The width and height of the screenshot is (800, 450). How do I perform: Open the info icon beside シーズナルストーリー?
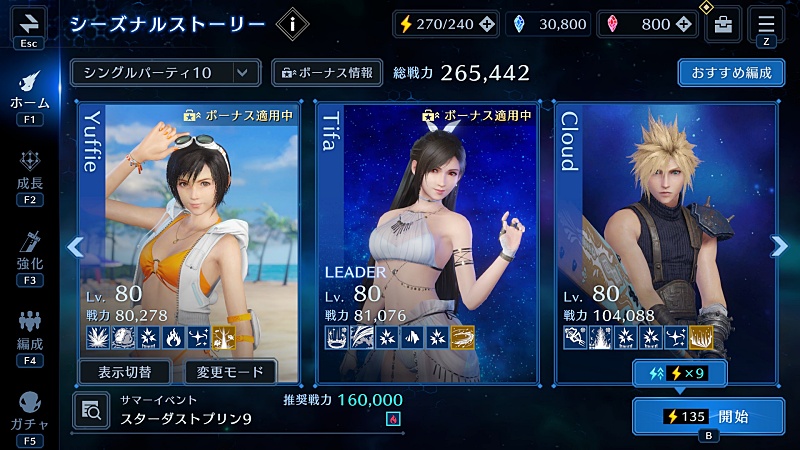tap(292, 25)
